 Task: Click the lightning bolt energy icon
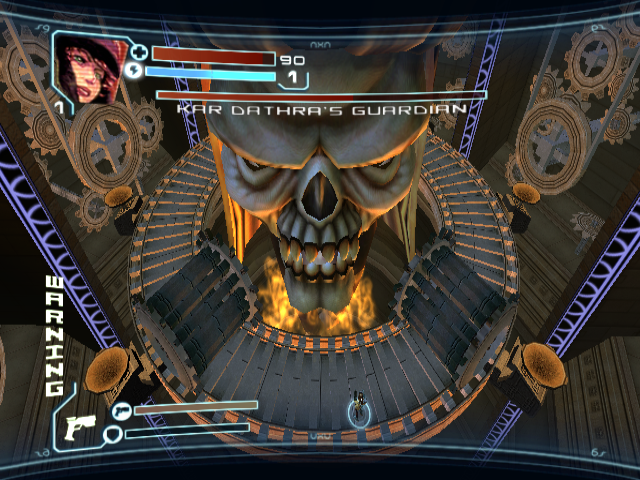tap(138, 71)
